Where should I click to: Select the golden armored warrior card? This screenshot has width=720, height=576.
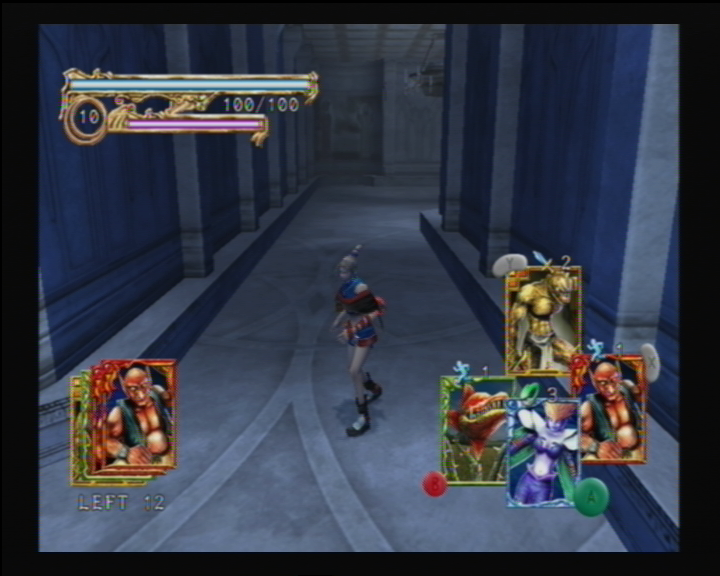click(x=542, y=318)
